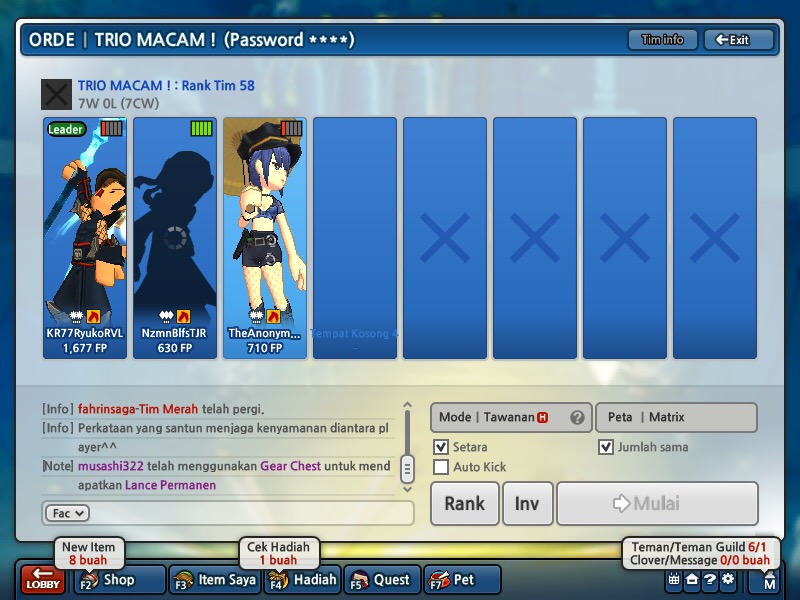
Task: Return to the Lobby
Action: 43,579
